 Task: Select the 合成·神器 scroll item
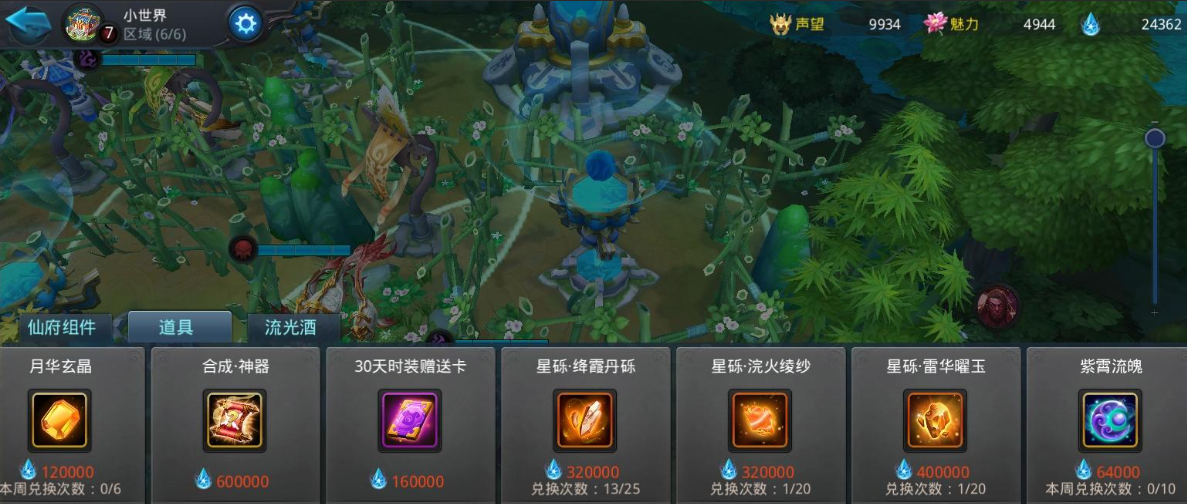tap(234, 420)
